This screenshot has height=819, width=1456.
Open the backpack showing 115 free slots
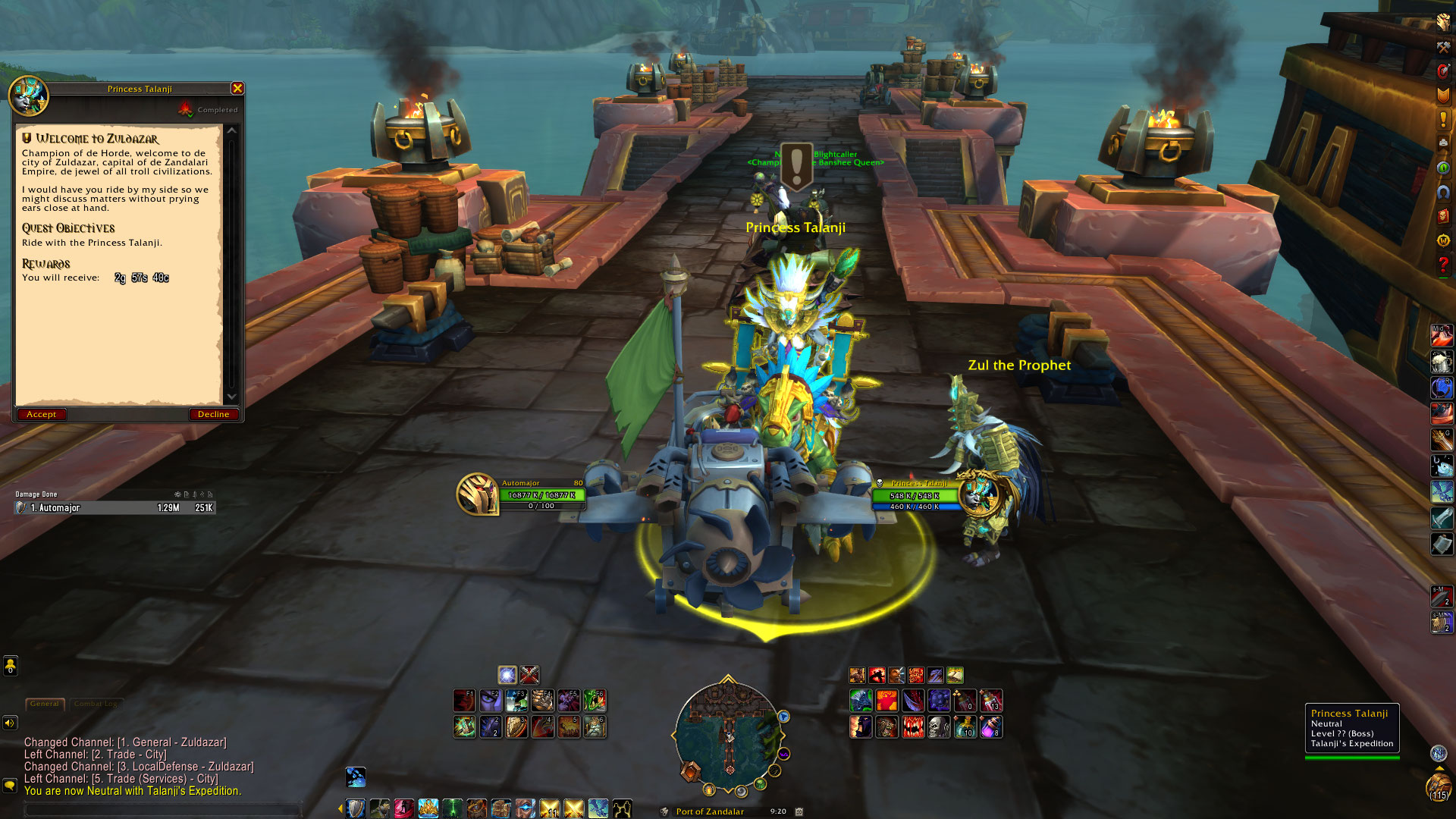tap(1439, 787)
